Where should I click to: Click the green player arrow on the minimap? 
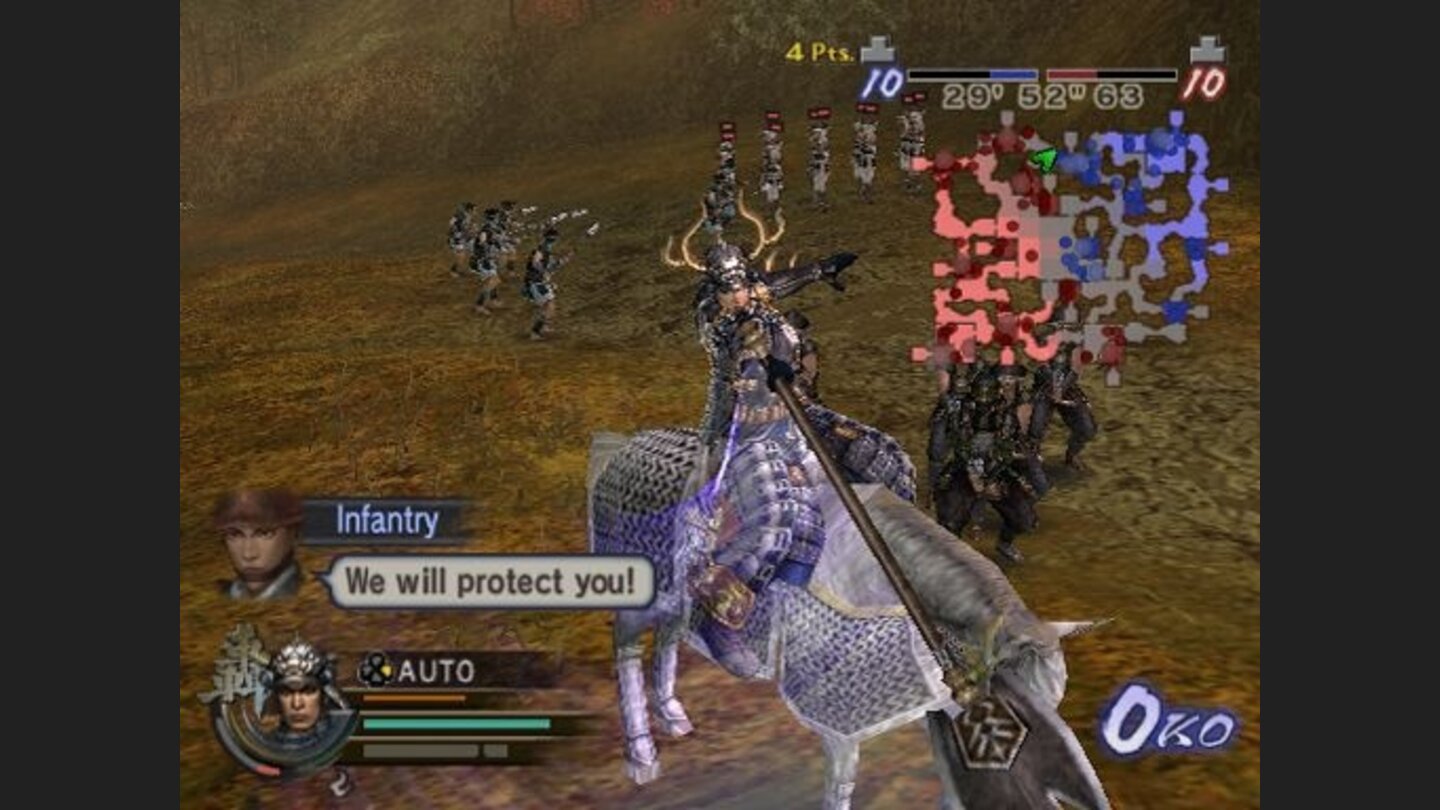point(1043,158)
